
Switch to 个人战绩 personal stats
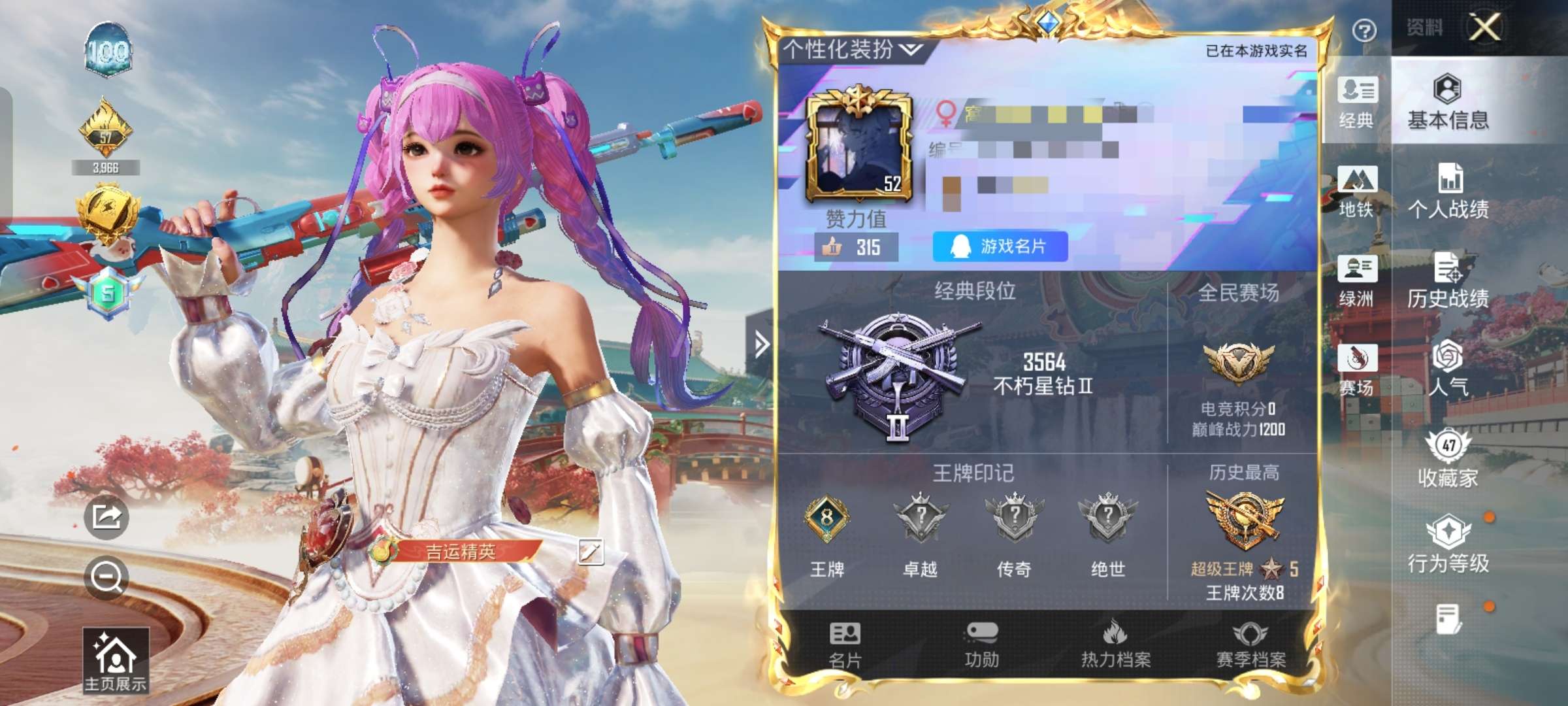point(1448,191)
